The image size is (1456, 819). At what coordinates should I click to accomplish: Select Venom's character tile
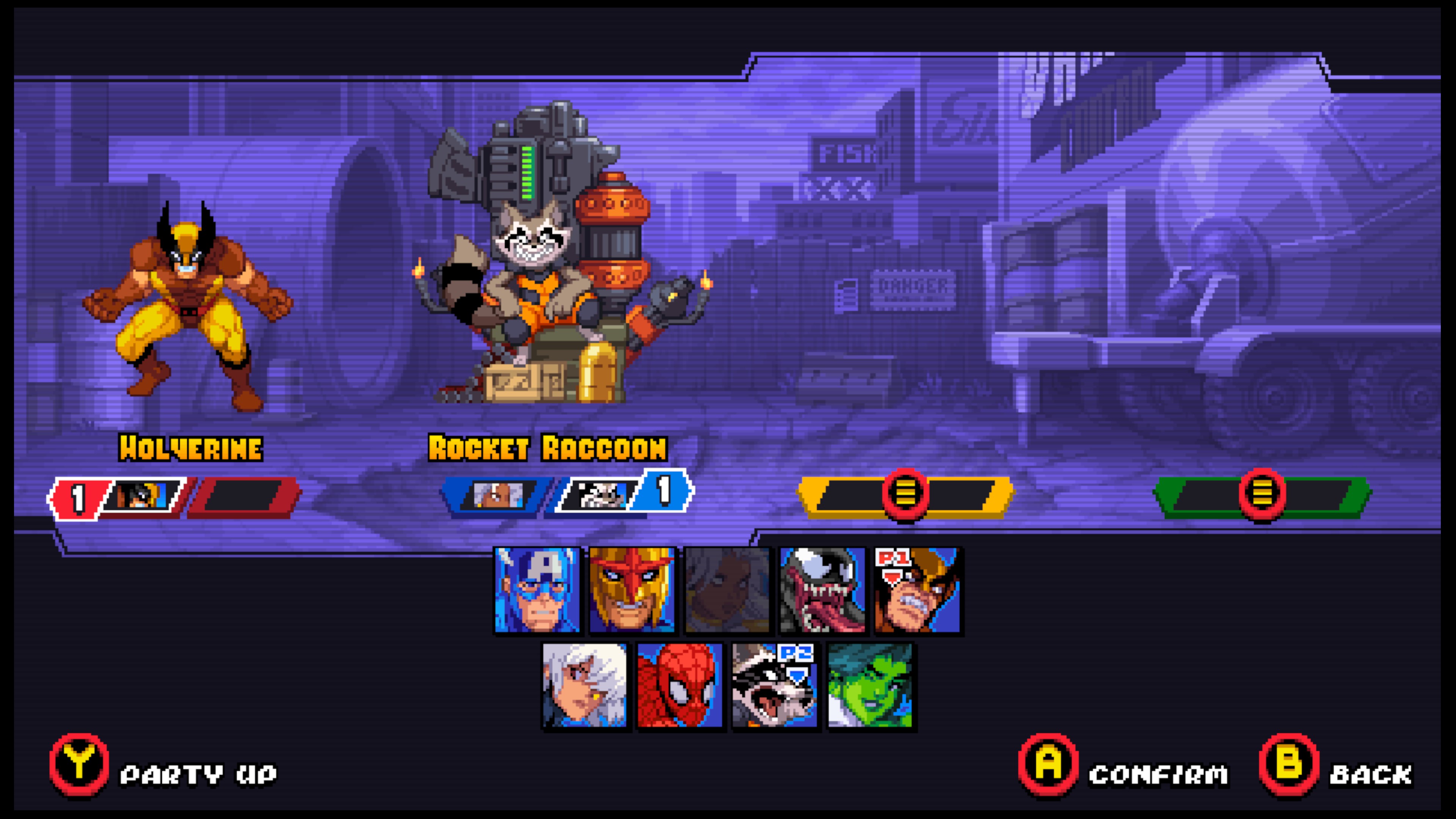[x=822, y=590]
